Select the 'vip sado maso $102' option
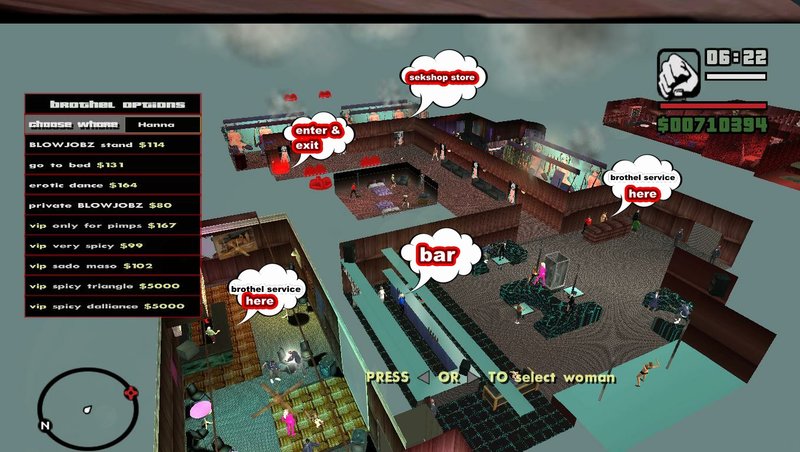 [112, 266]
